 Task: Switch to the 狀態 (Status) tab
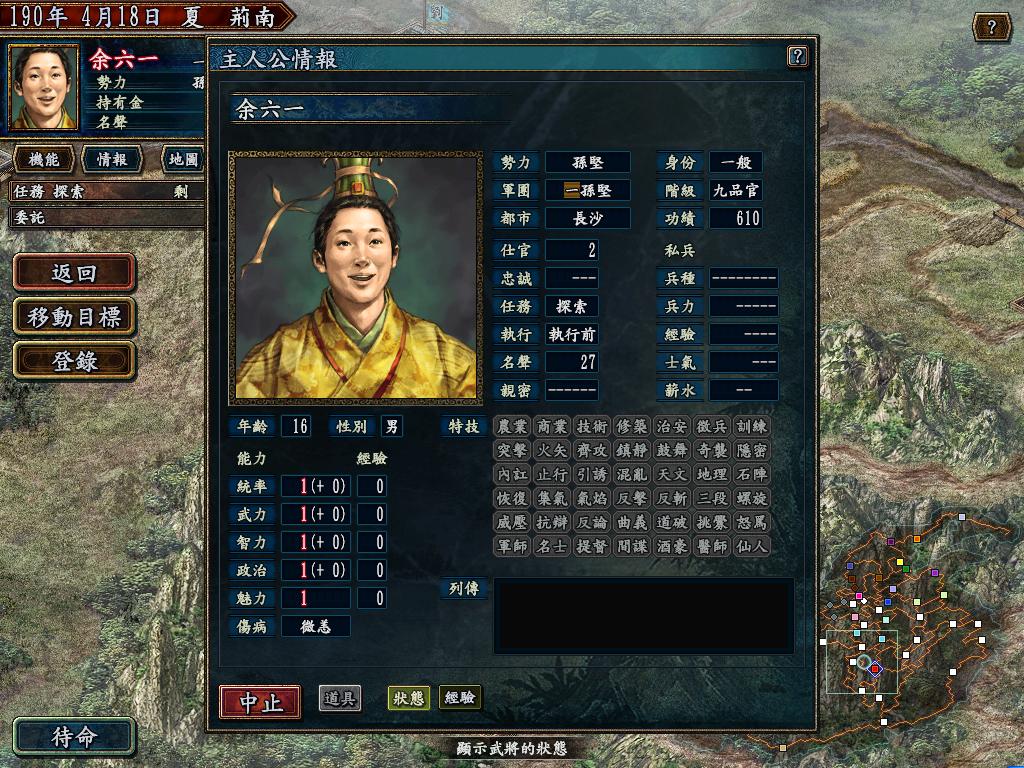(409, 698)
